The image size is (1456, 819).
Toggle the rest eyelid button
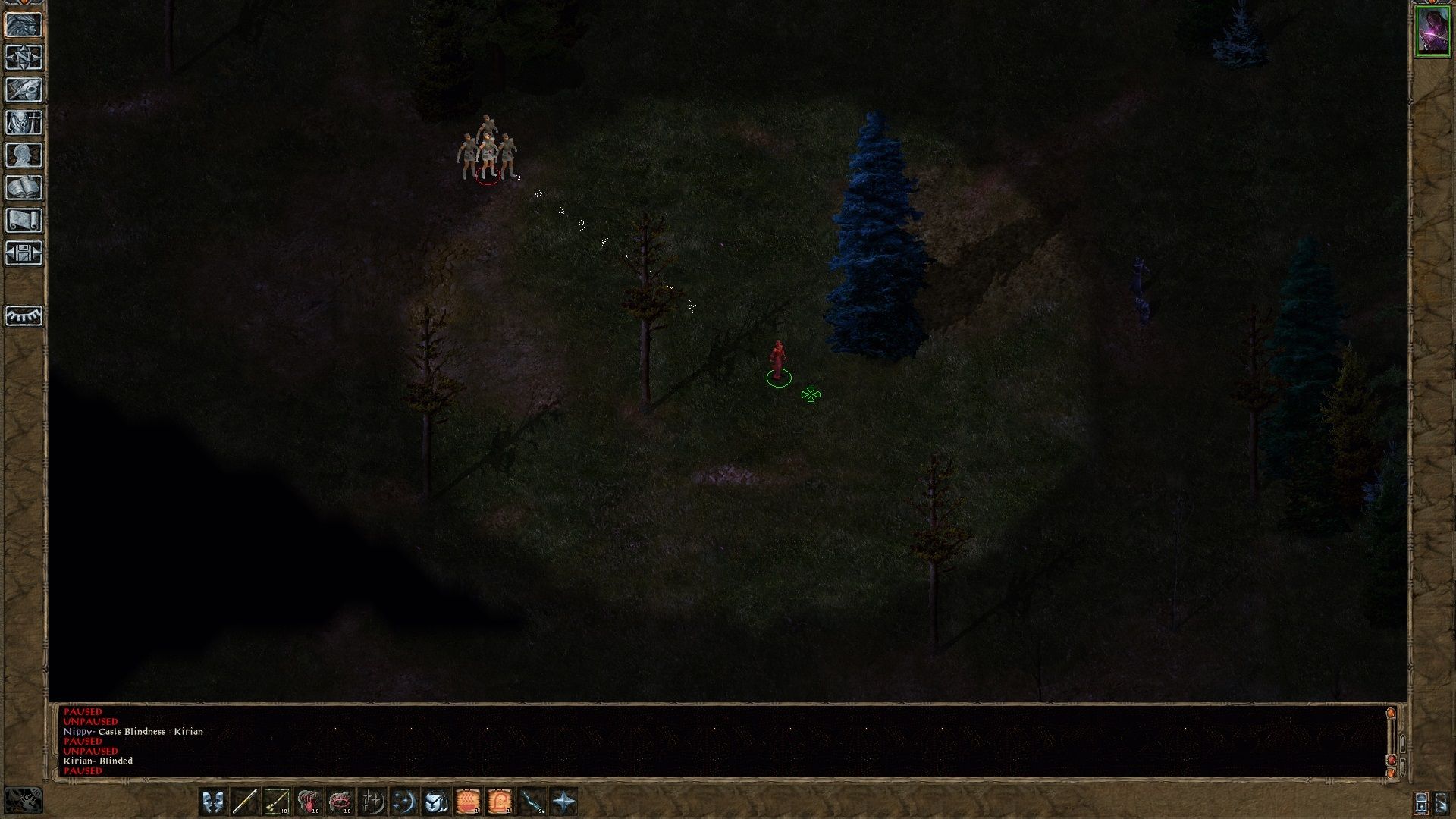[24, 315]
